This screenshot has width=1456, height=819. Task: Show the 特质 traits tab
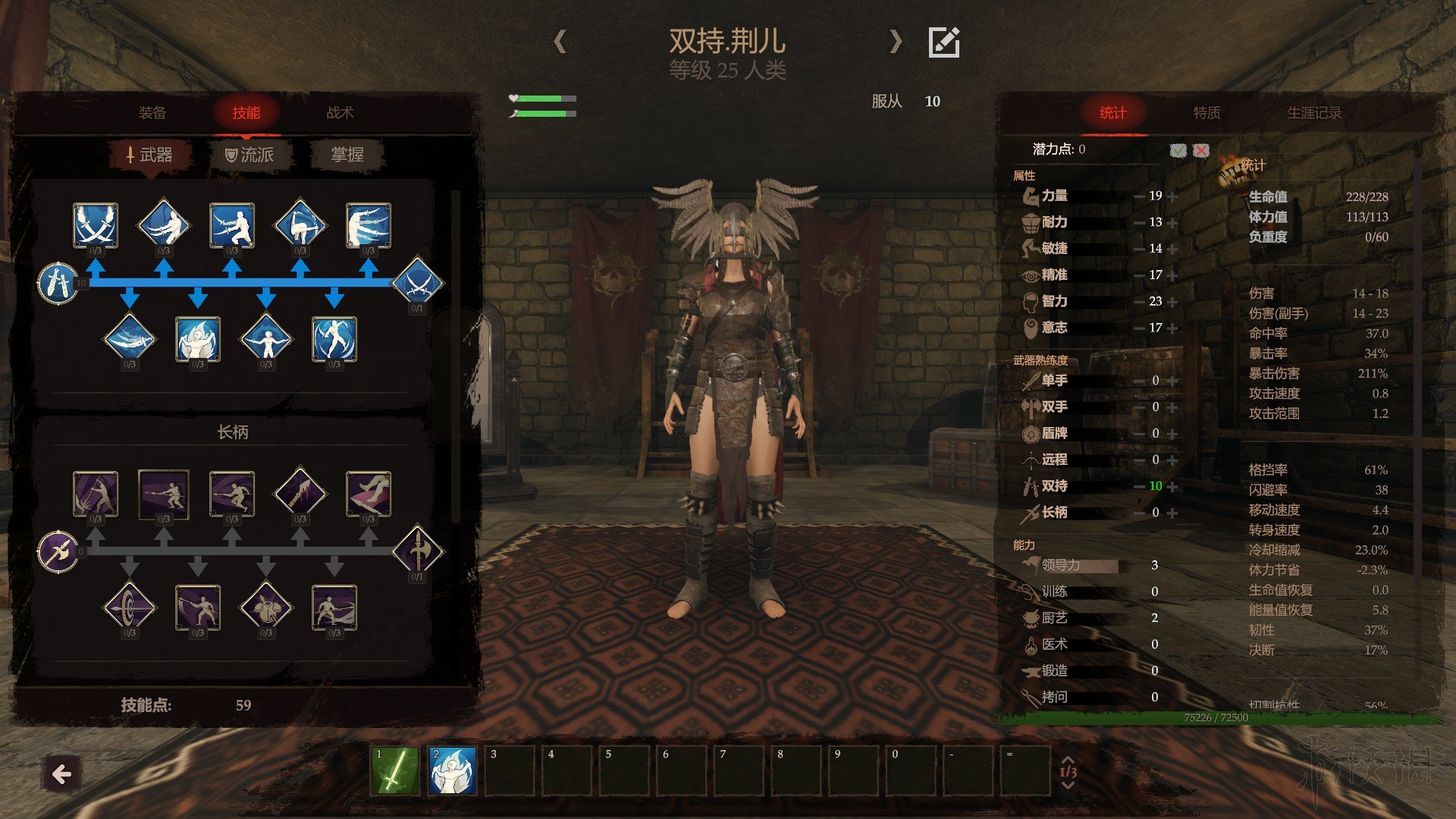click(x=1207, y=113)
